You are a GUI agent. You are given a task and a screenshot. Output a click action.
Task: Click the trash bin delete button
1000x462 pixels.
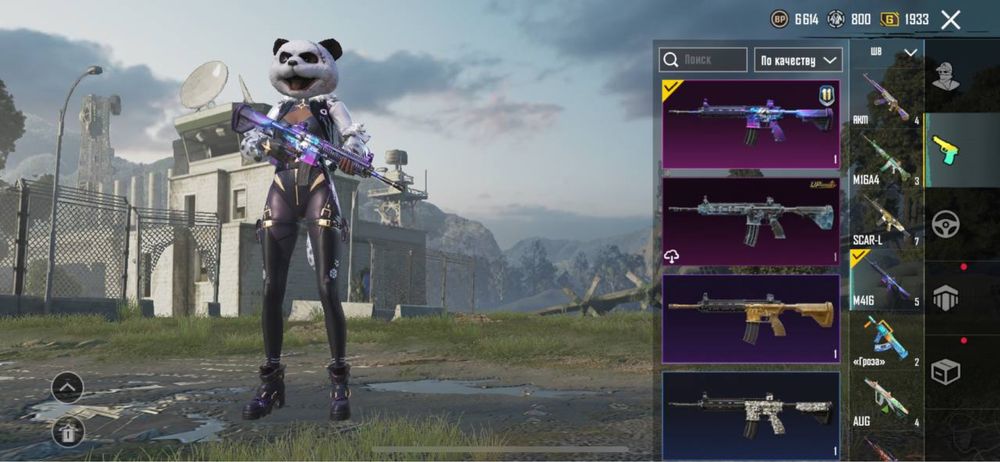click(x=67, y=432)
